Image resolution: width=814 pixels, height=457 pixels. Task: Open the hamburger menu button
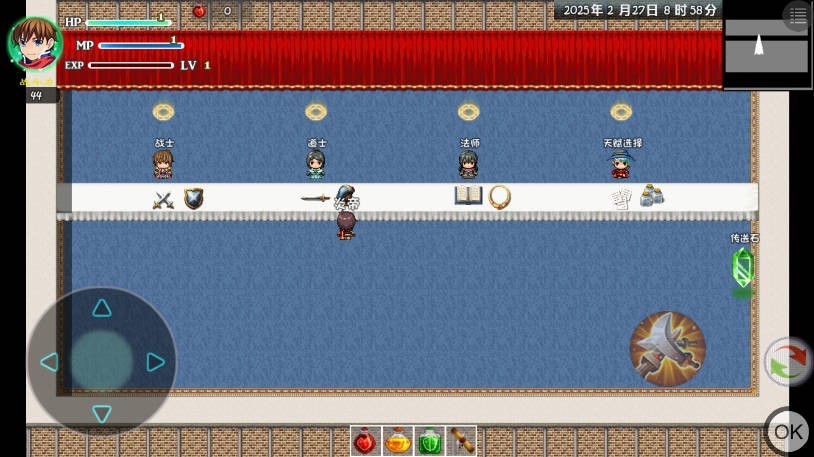[797, 16]
